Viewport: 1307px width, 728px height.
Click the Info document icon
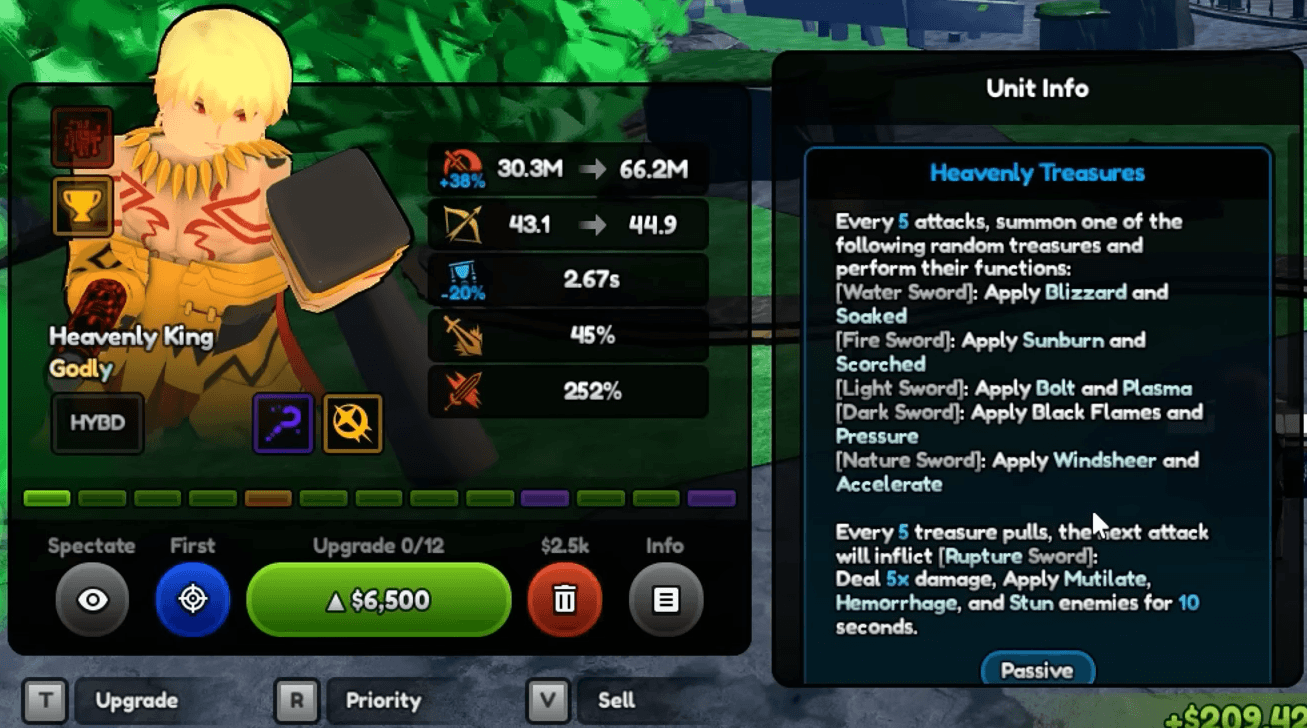664,599
